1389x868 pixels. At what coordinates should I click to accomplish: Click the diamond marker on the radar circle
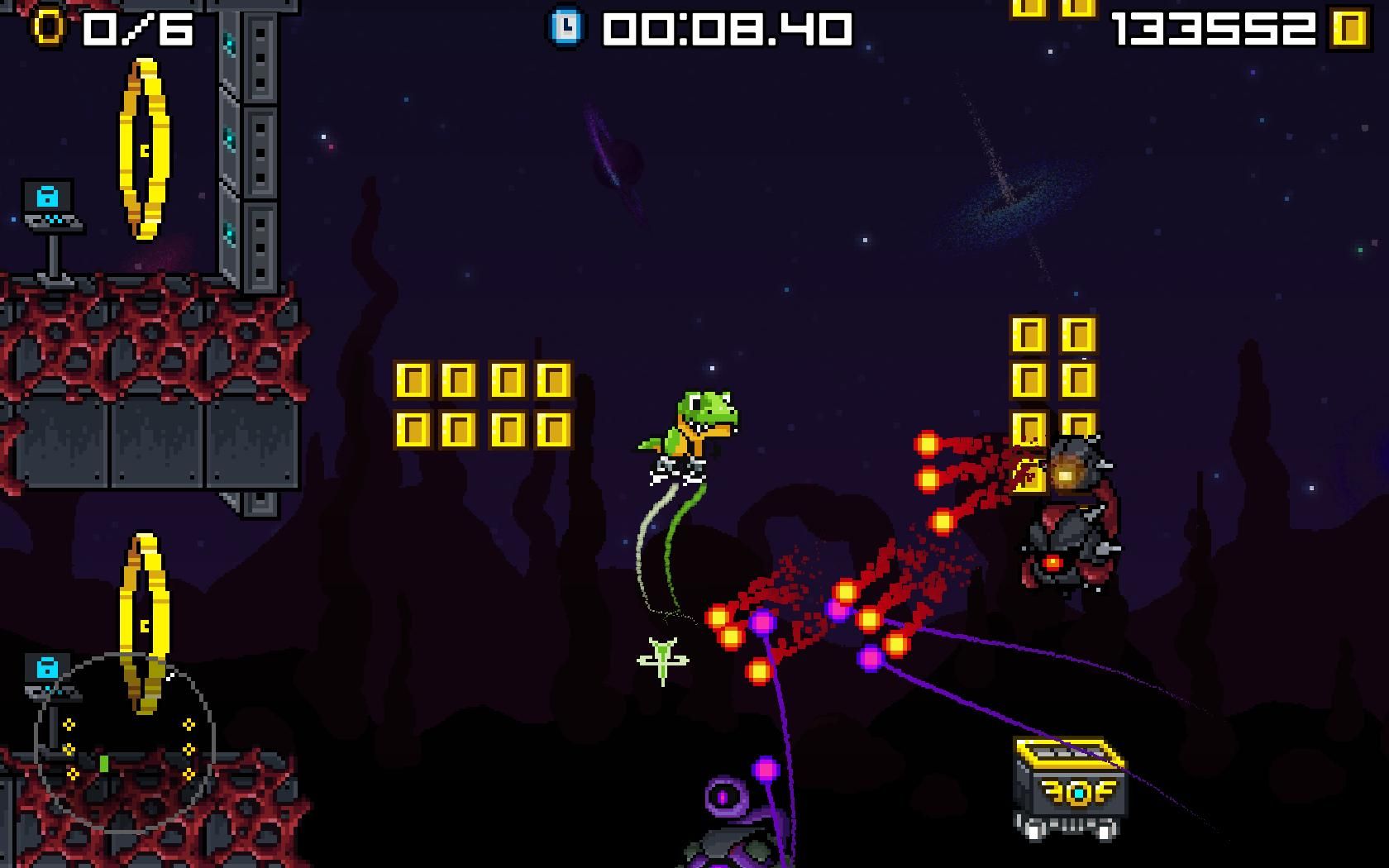pyautogui.click(x=70, y=725)
